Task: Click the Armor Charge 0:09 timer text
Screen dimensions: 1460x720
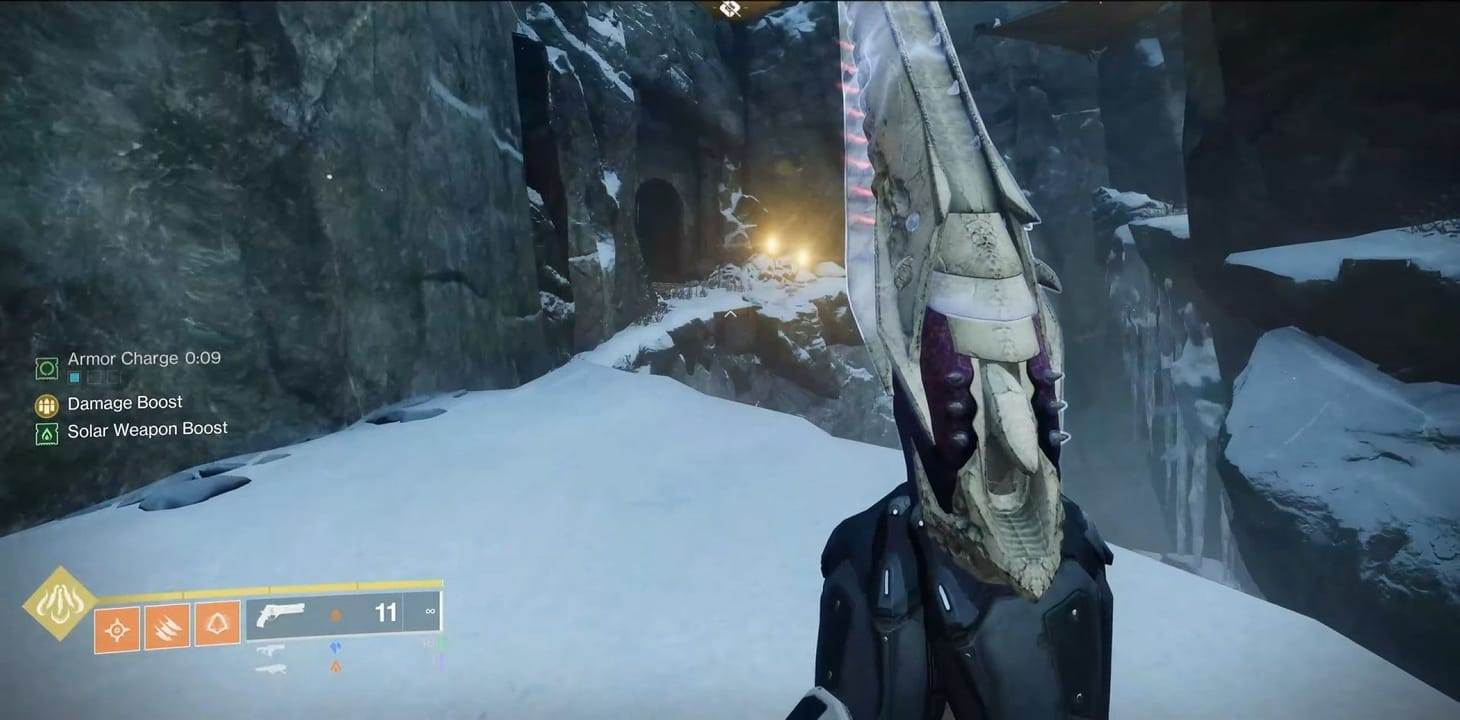Action: point(145,359)
